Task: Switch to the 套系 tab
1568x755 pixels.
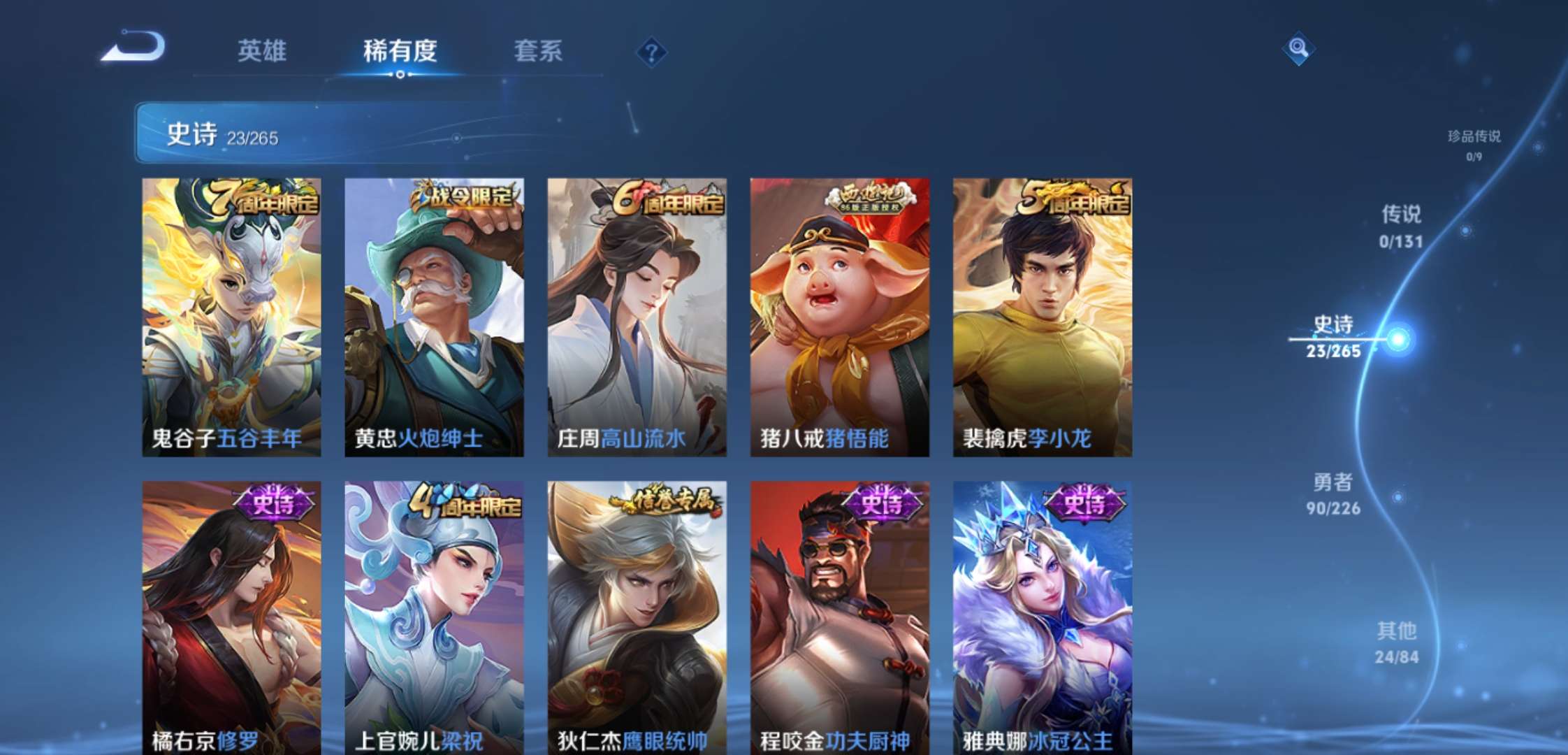Action: point(538,50)
